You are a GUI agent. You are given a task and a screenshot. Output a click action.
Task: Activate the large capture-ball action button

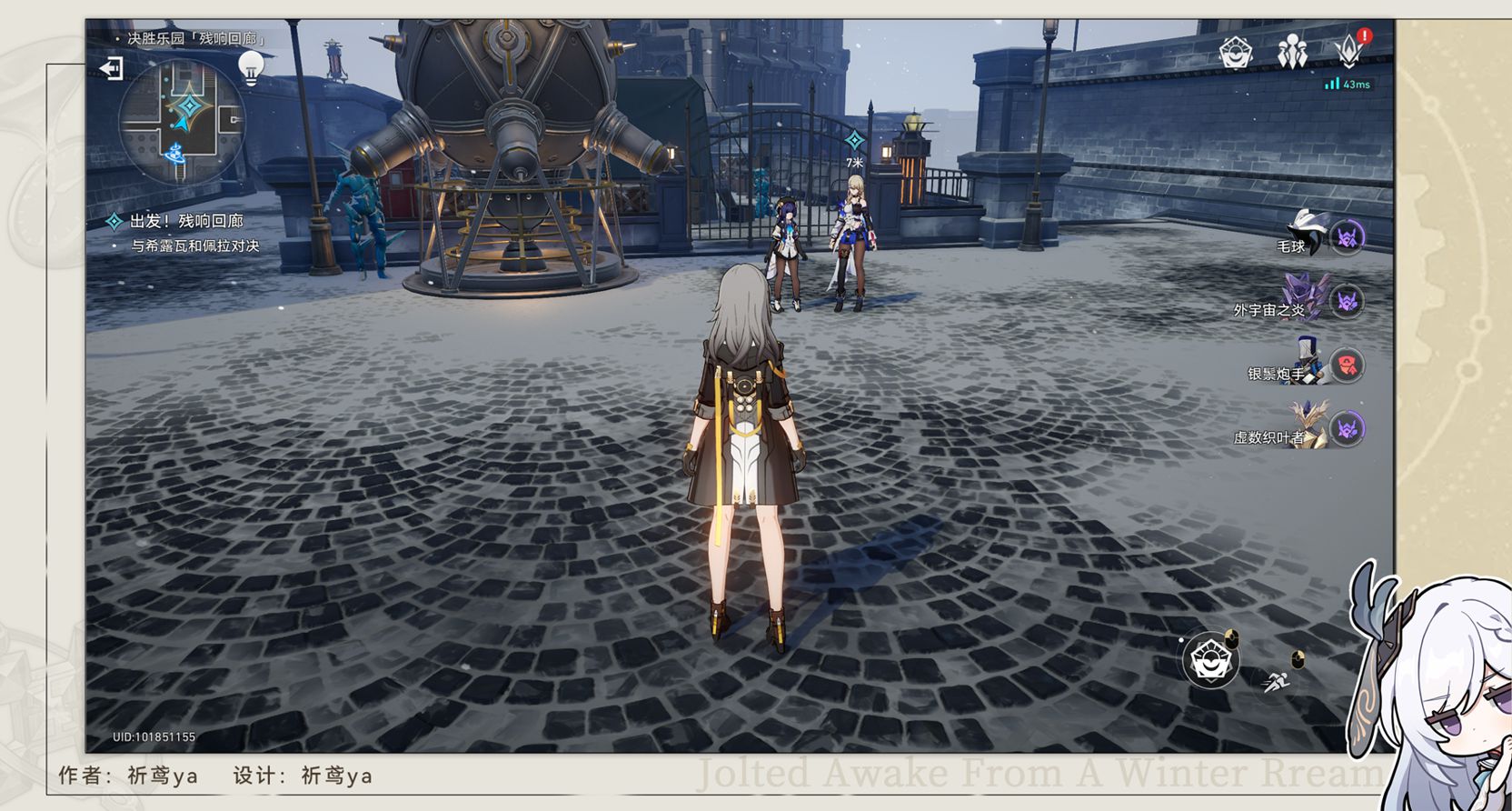(x=1210, y=660)
